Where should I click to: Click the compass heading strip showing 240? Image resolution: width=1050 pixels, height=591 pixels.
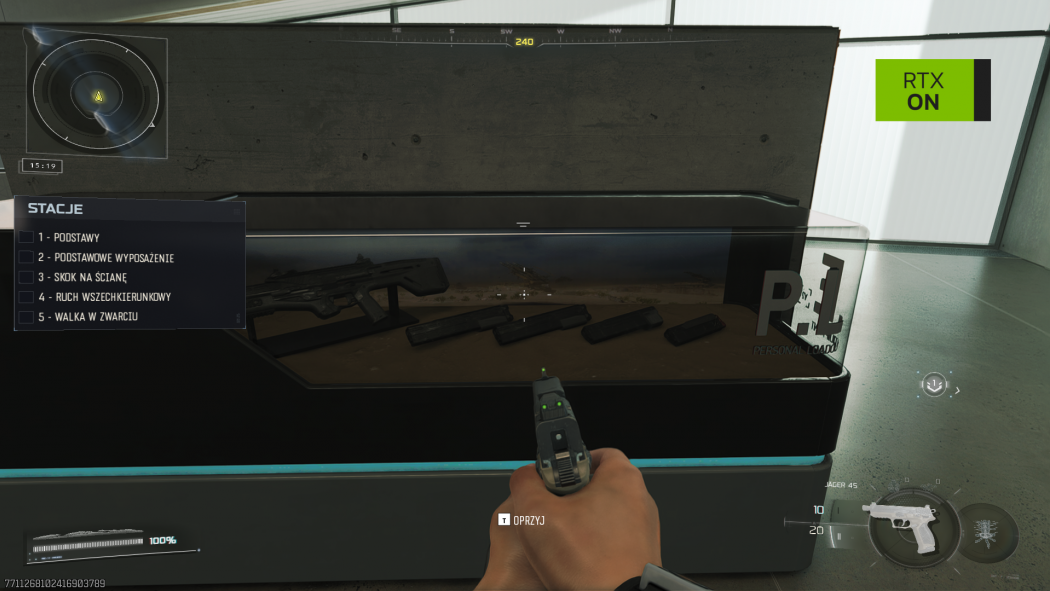pos(524,41)
